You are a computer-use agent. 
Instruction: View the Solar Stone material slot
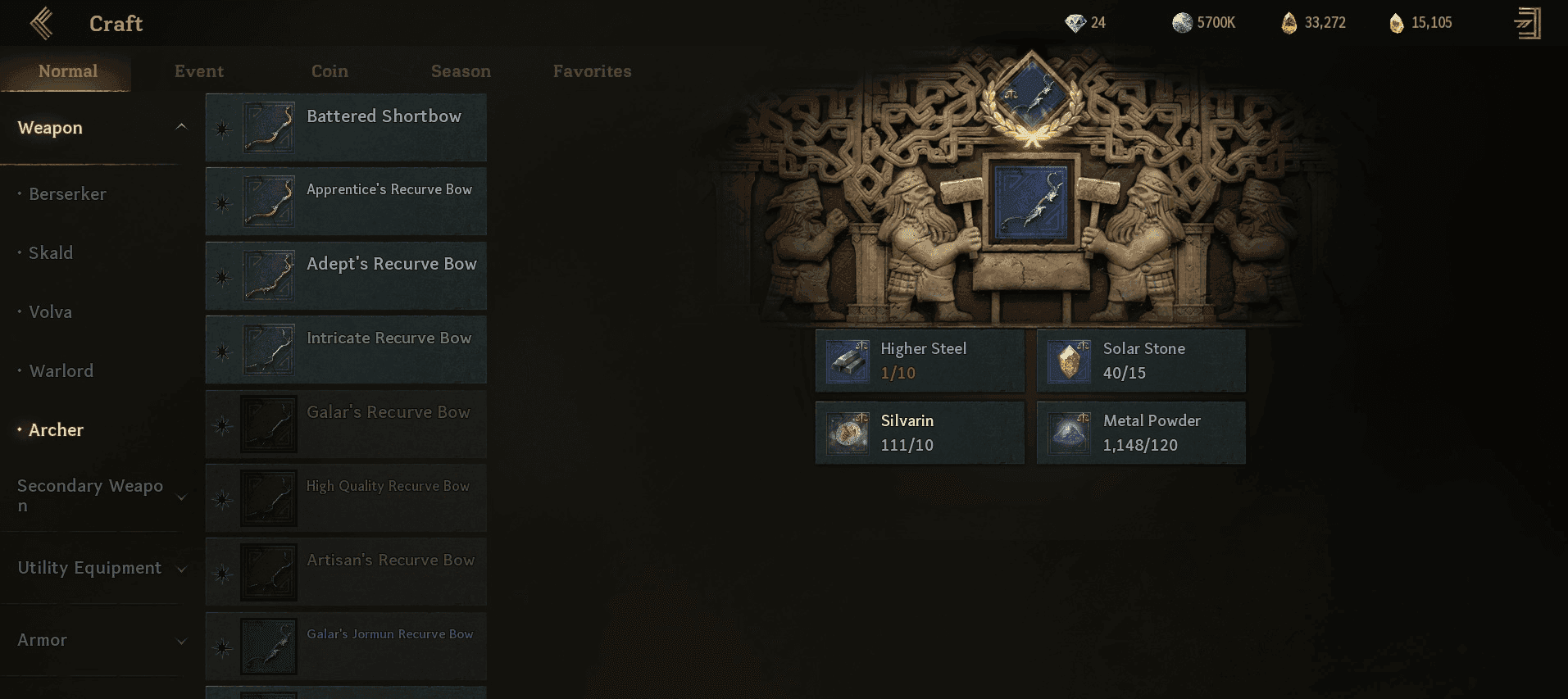(x=1141, y=361)
